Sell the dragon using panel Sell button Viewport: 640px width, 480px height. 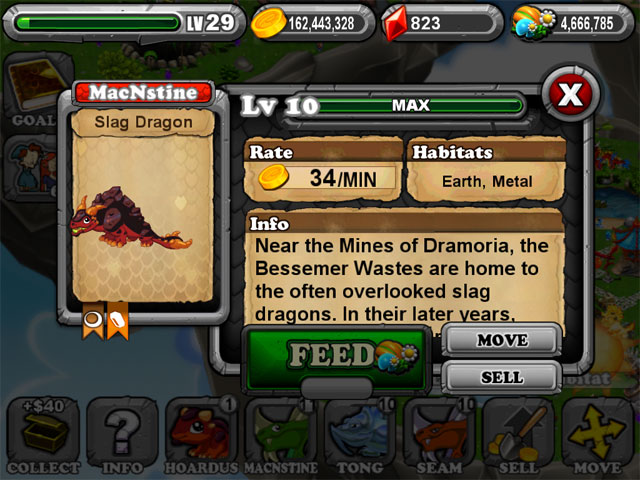click(501, 377)
